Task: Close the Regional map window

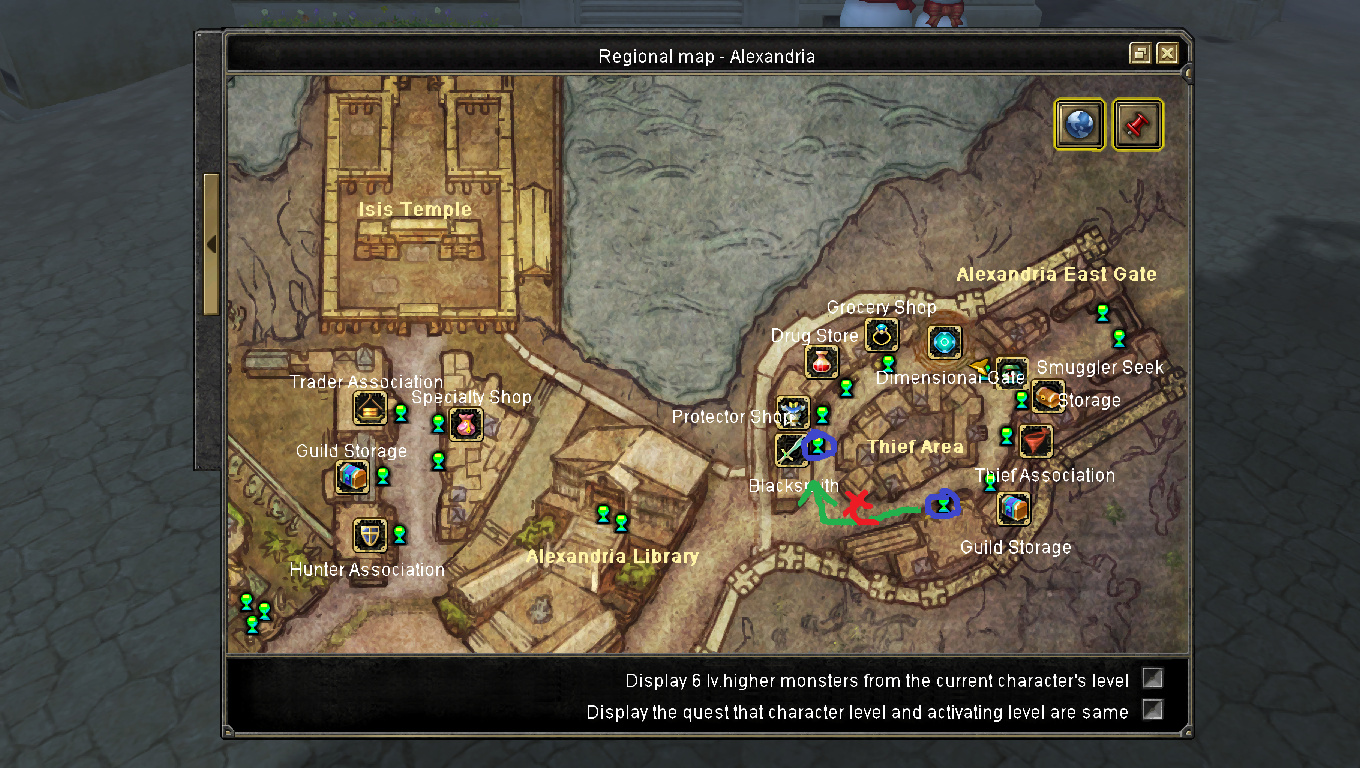Action: [1167, 54]
